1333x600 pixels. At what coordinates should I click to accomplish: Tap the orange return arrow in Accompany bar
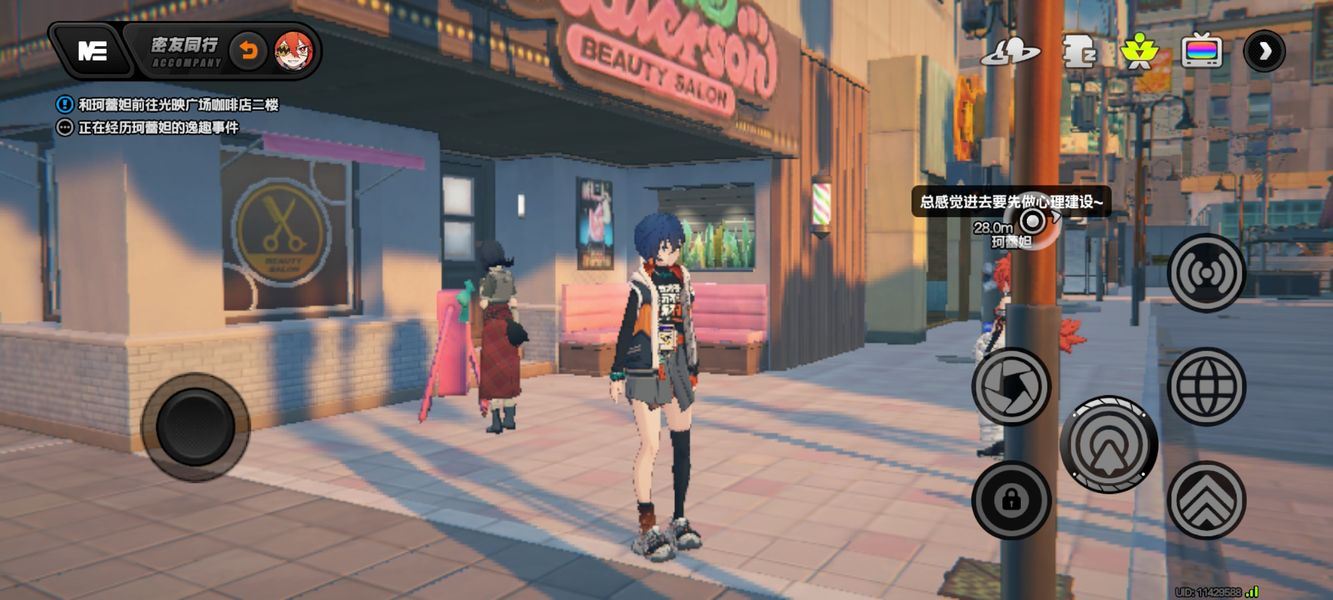247,50
